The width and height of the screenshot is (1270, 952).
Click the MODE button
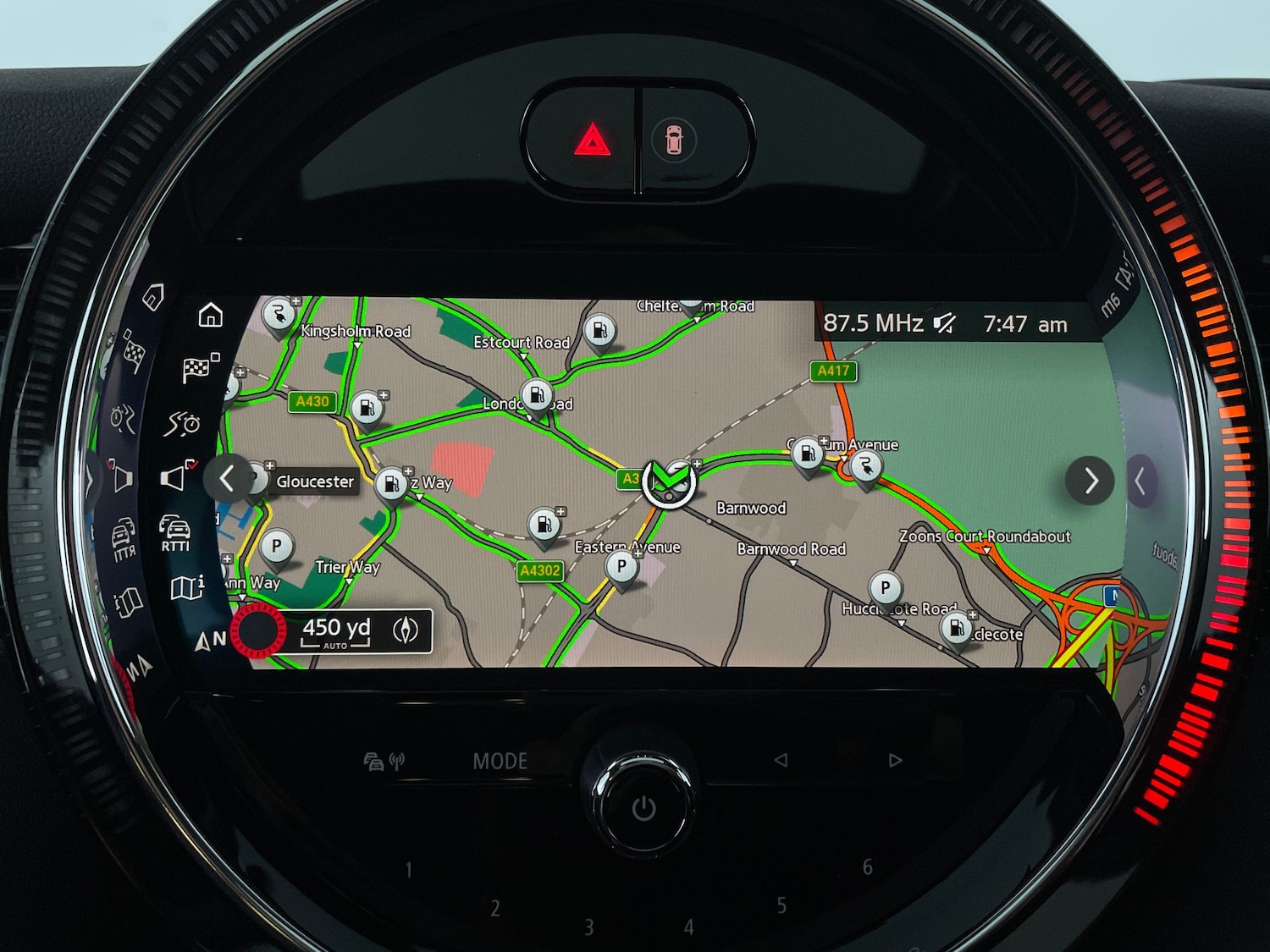500,761
